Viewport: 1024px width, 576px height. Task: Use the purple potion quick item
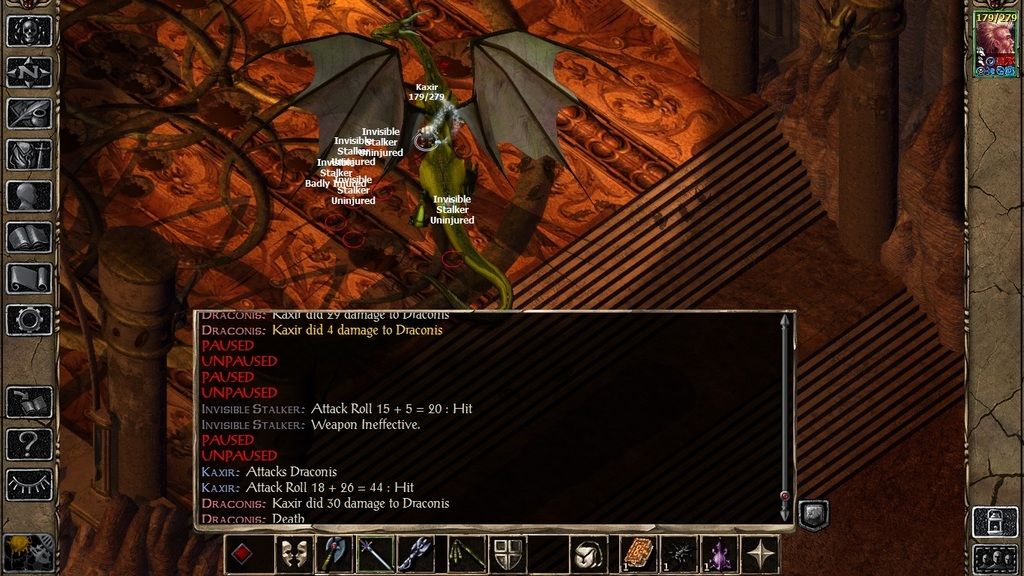719,554
